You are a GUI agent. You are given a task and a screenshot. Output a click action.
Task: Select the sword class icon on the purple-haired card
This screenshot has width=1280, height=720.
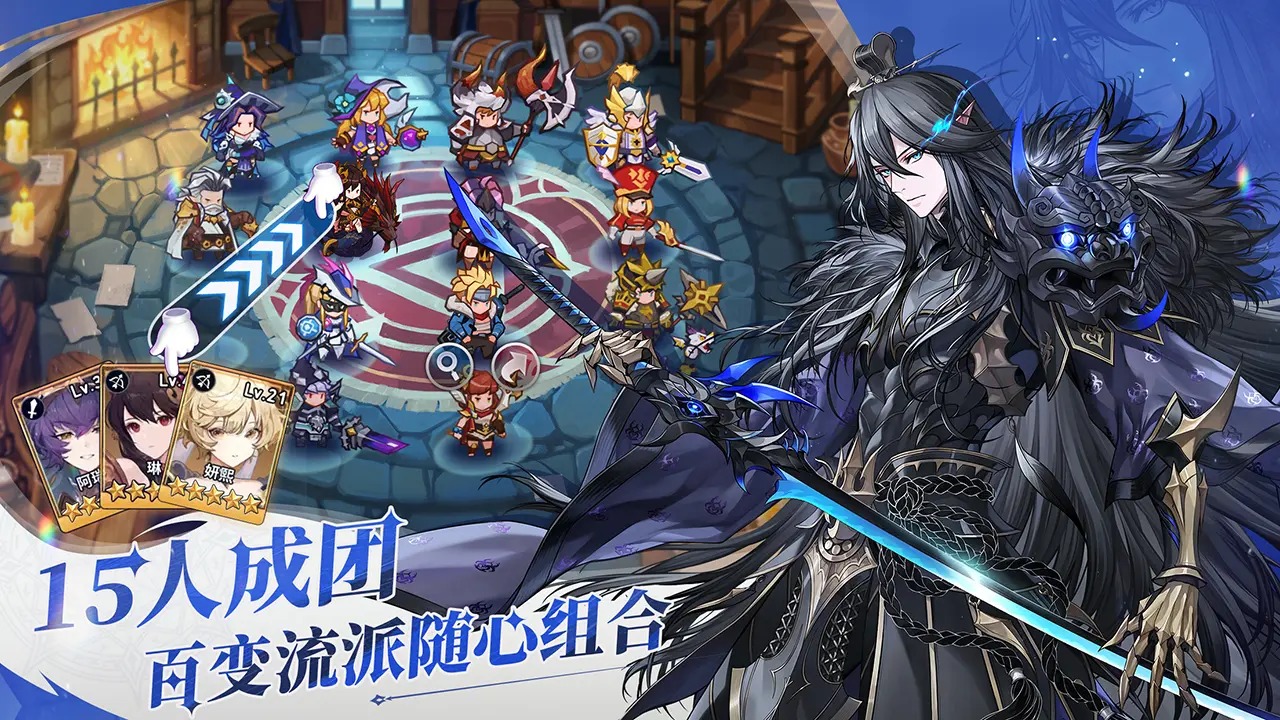pos(33,408)
